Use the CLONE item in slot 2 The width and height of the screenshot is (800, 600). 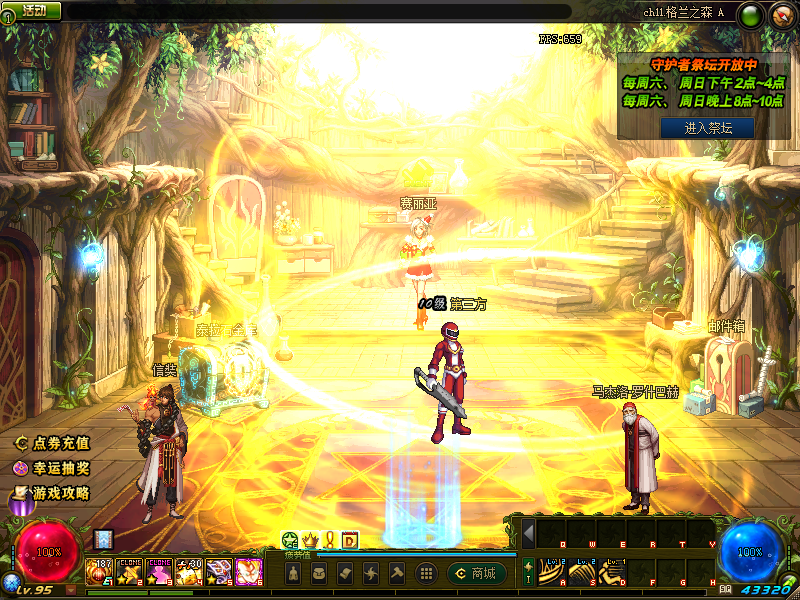pos(130,572)
